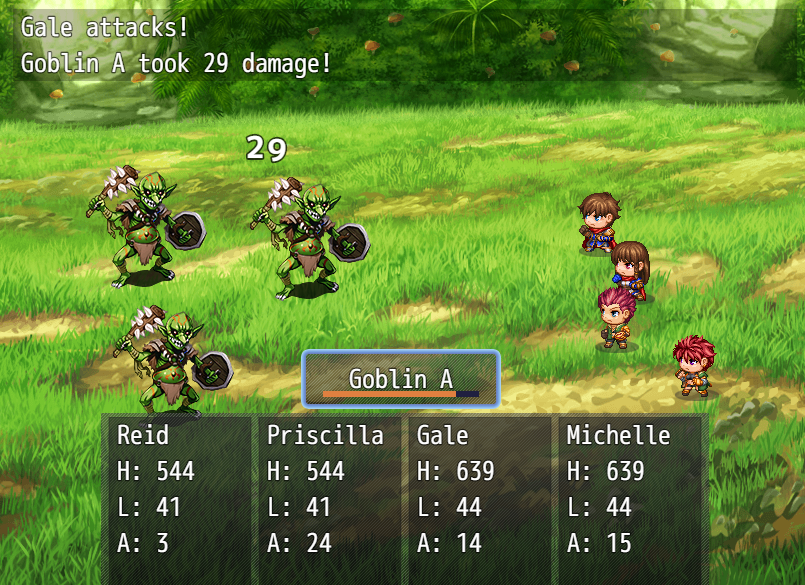The width and height of the screenshot is (805, 585).
Task: Click Michelle's party status panel
Action: [x=630, y=490]
